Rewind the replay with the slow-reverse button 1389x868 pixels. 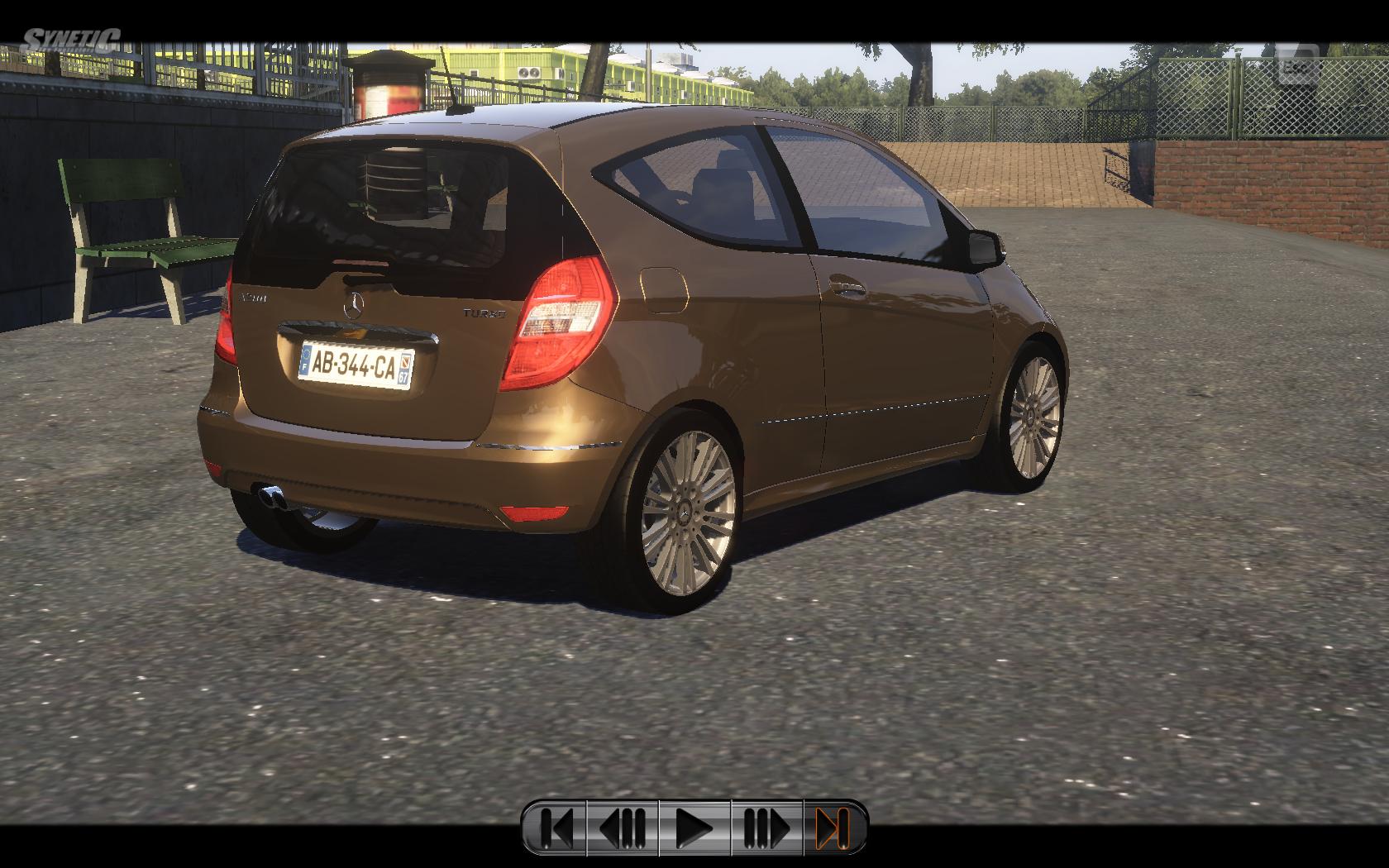pos(623,827)
